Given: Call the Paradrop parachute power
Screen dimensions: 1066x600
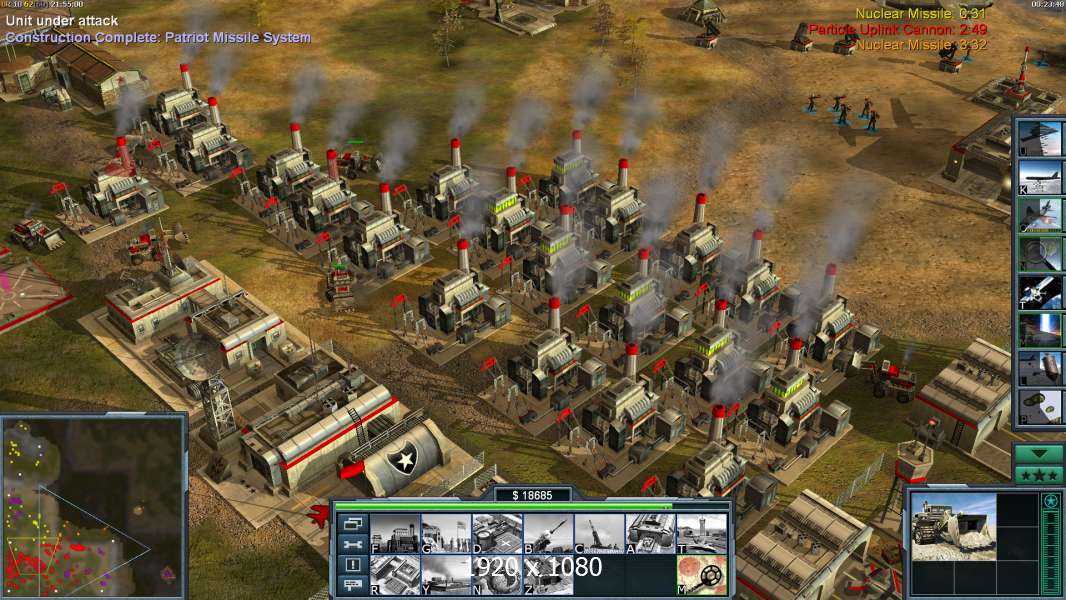Looking at the screenshot, I should click(1040, 405).
